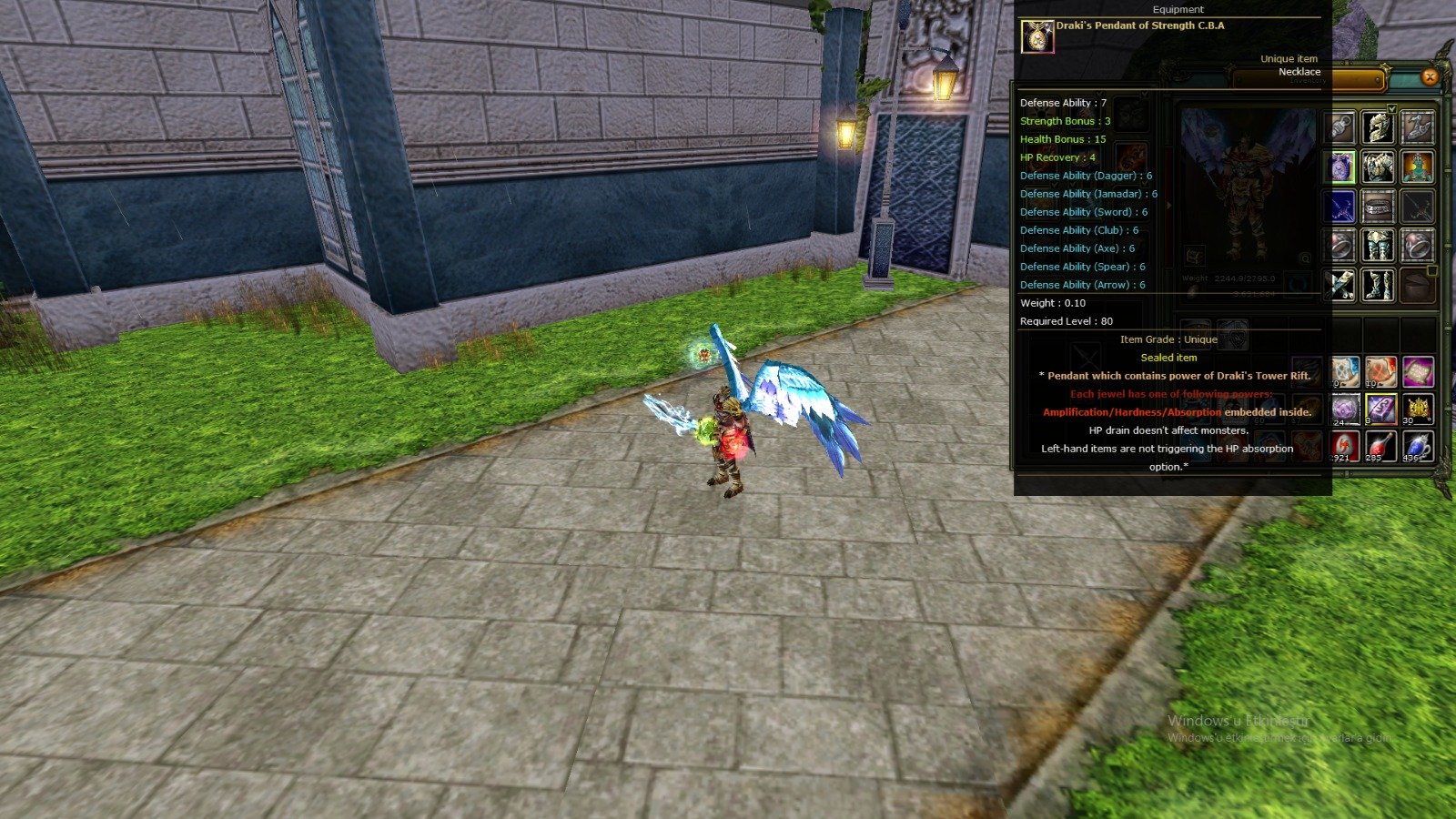Screen dimensions: 1456x819
Task: Click the magnifier icon beside the character preview
Action: [x=1303, y=258]
